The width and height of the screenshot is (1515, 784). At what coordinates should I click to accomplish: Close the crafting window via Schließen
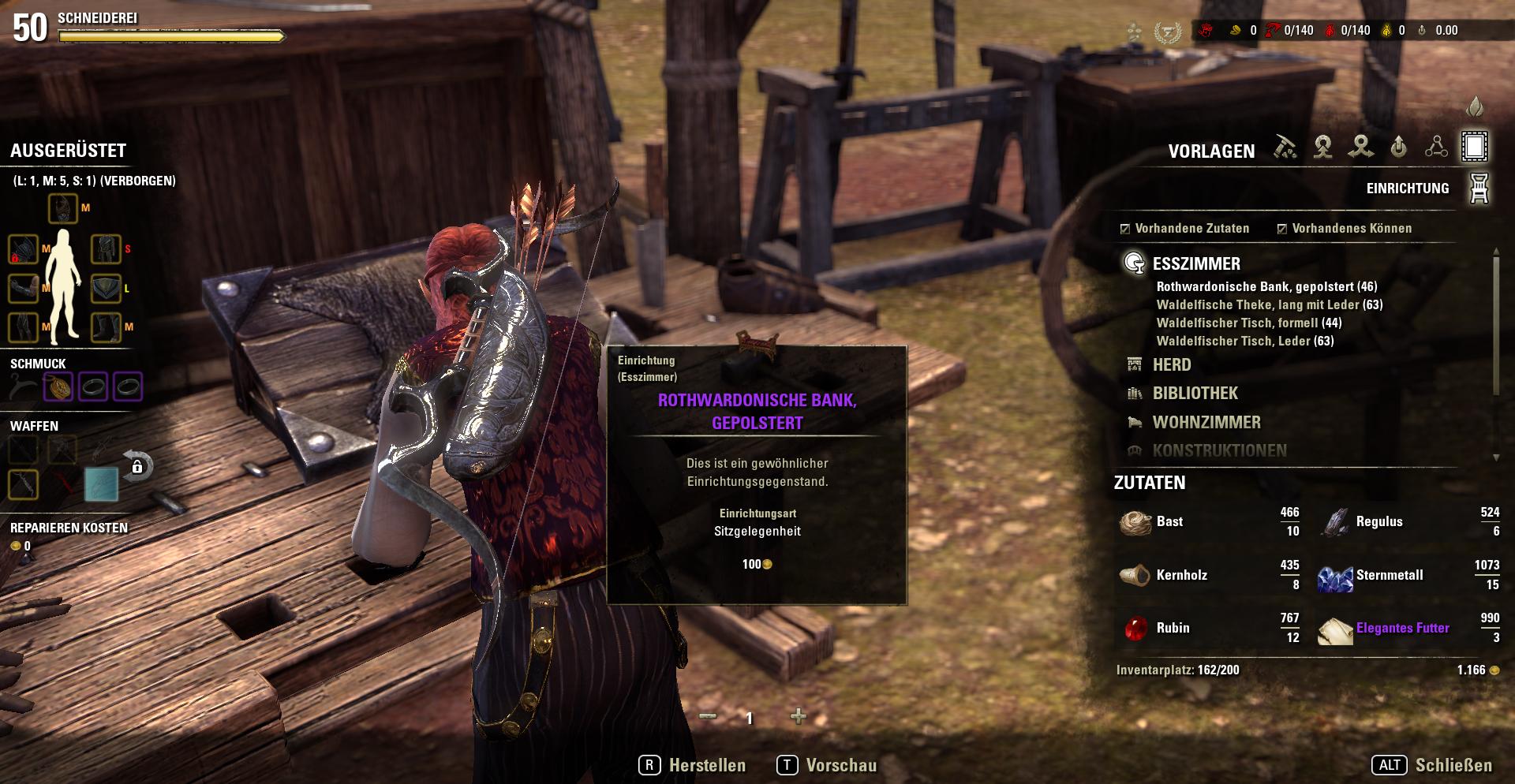(x=1432, y=765)
